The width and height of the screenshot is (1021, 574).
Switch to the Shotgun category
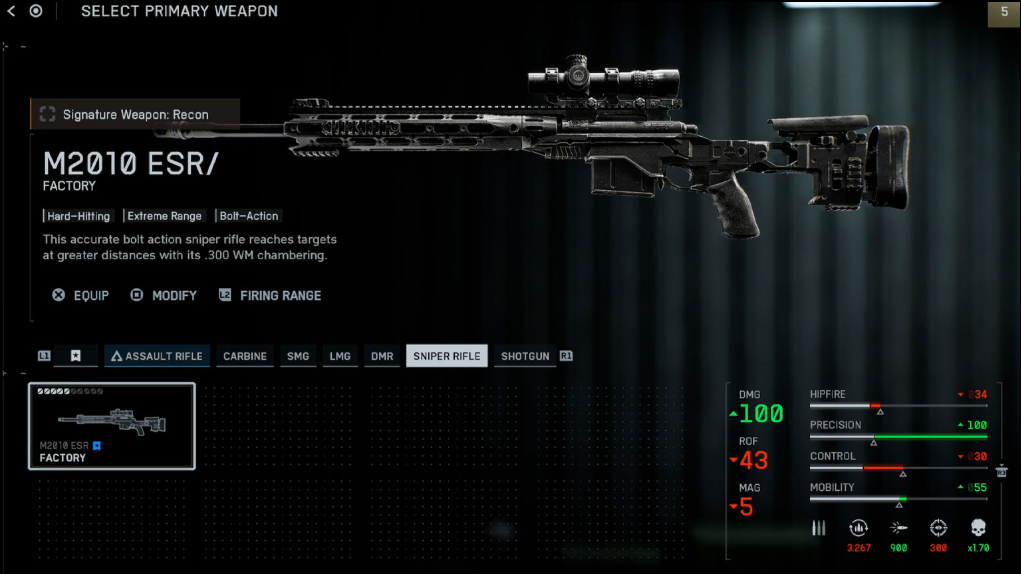[x=525, y=356]
